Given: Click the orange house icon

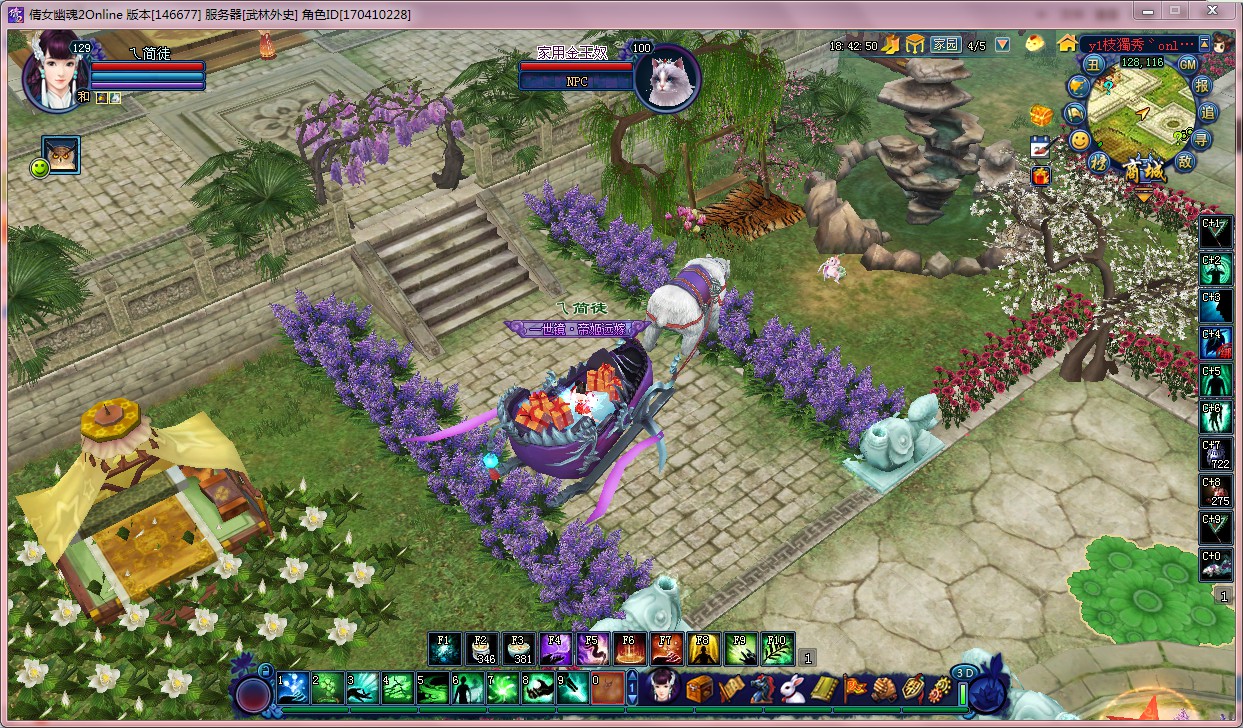Looking at the screenshot, I should pos(1068,44).
